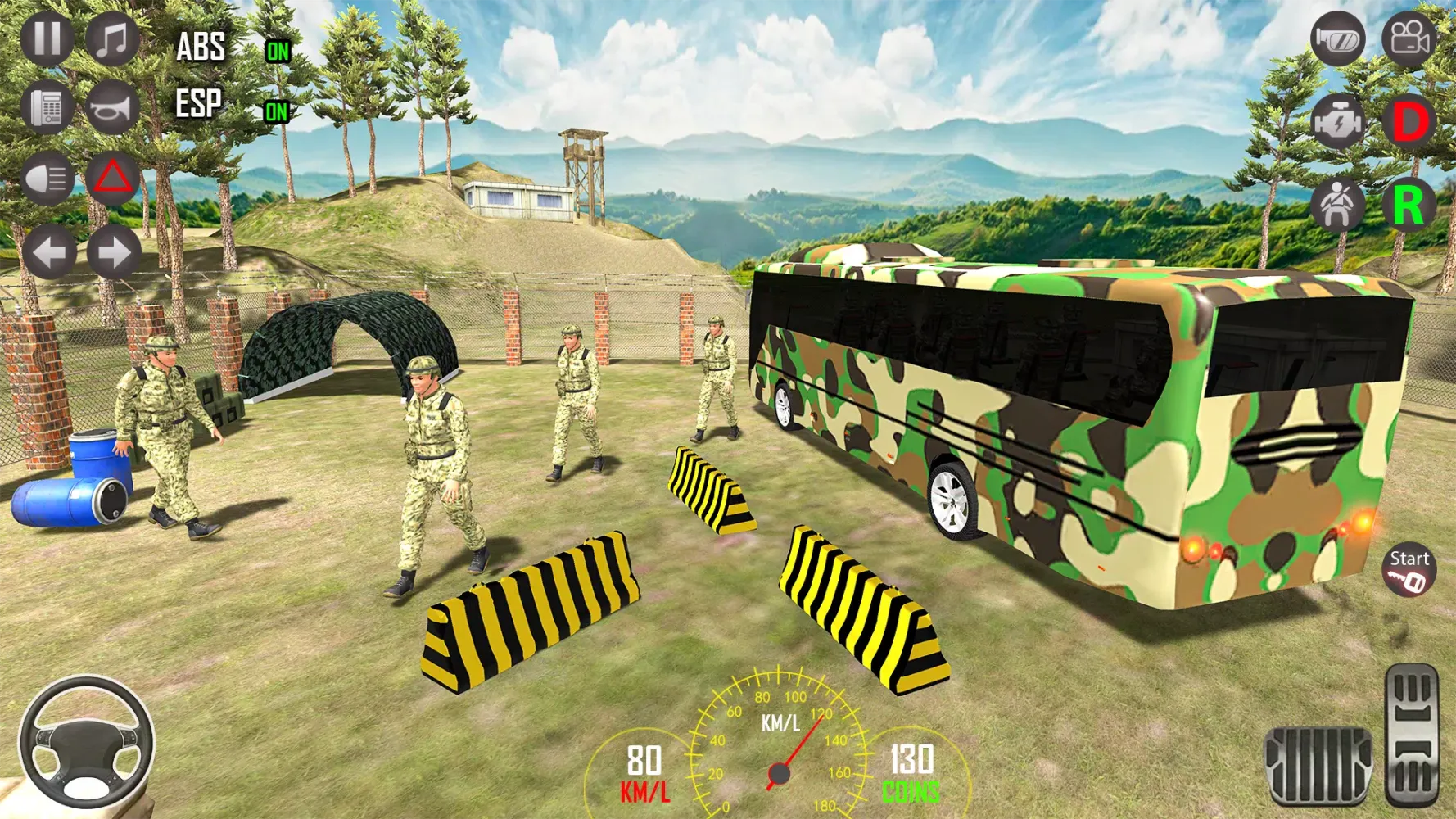Activate the hazard warning triangle
1456x819 pixels.
click(x=112, y=178)
